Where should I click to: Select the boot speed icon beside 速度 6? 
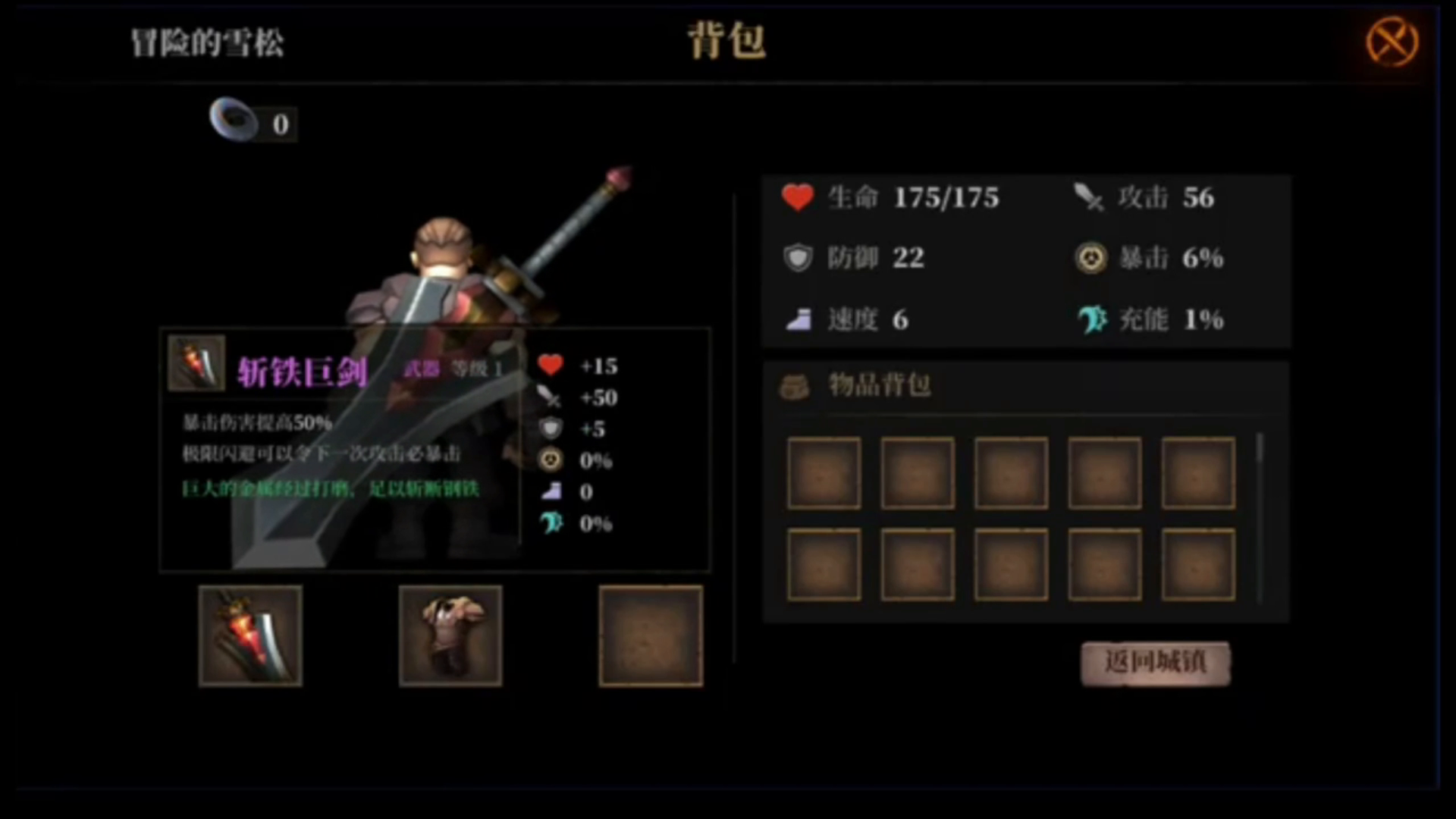799,318
